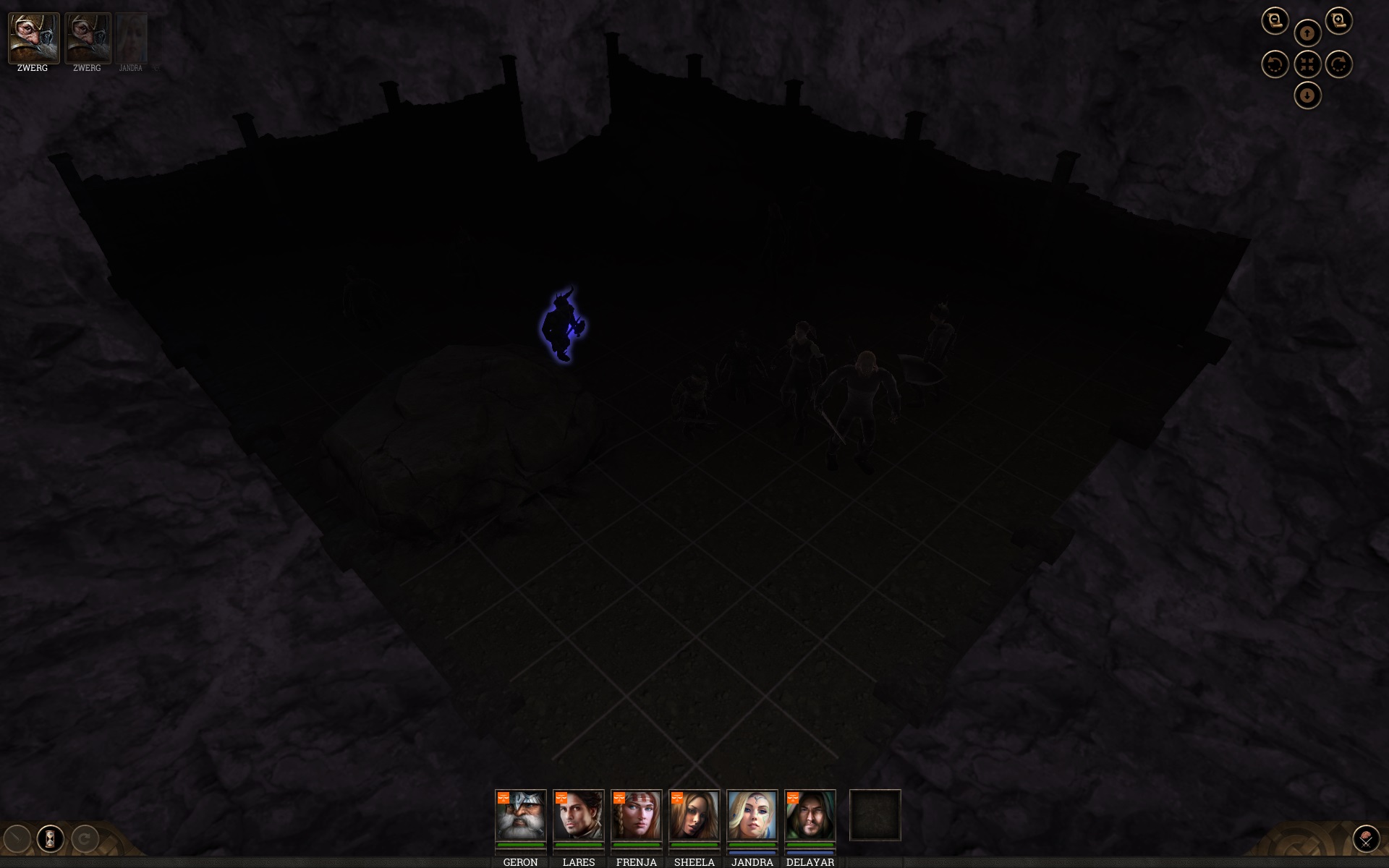The image size is (1389, 868).
Task: Toggle the crossed swords combat button
Action: [1366, 839]
